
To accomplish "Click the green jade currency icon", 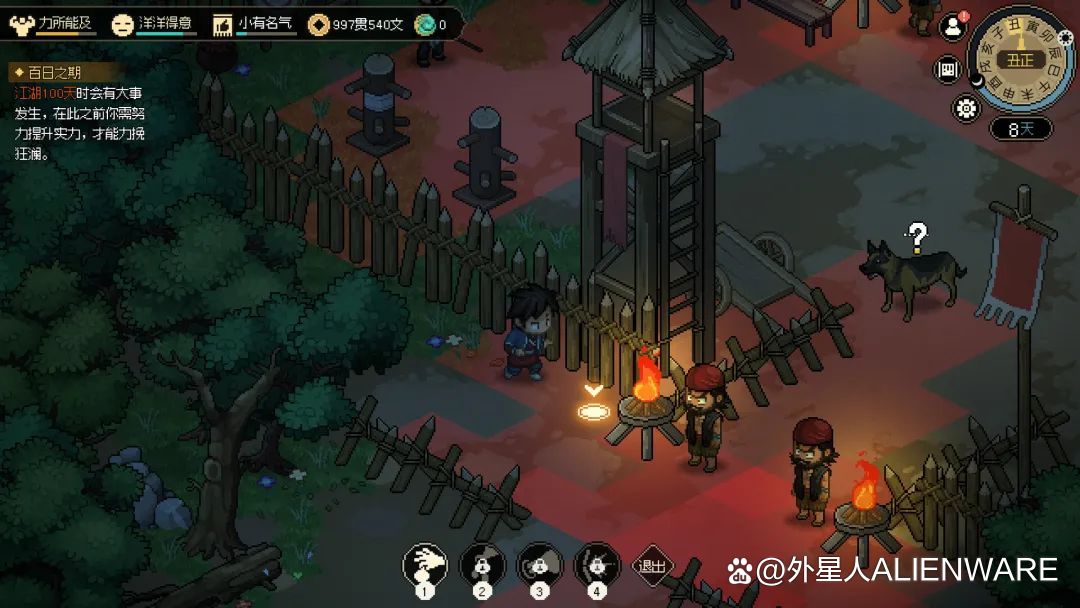I will pos(424,24).
